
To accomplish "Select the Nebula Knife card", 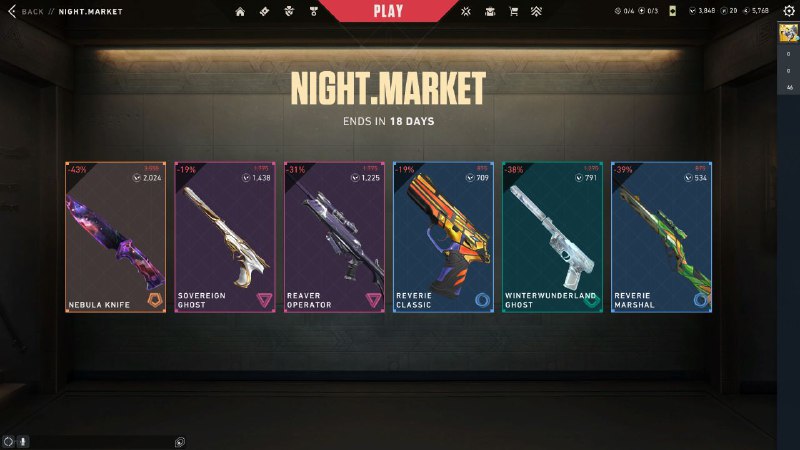I will (x=115, y=238).
